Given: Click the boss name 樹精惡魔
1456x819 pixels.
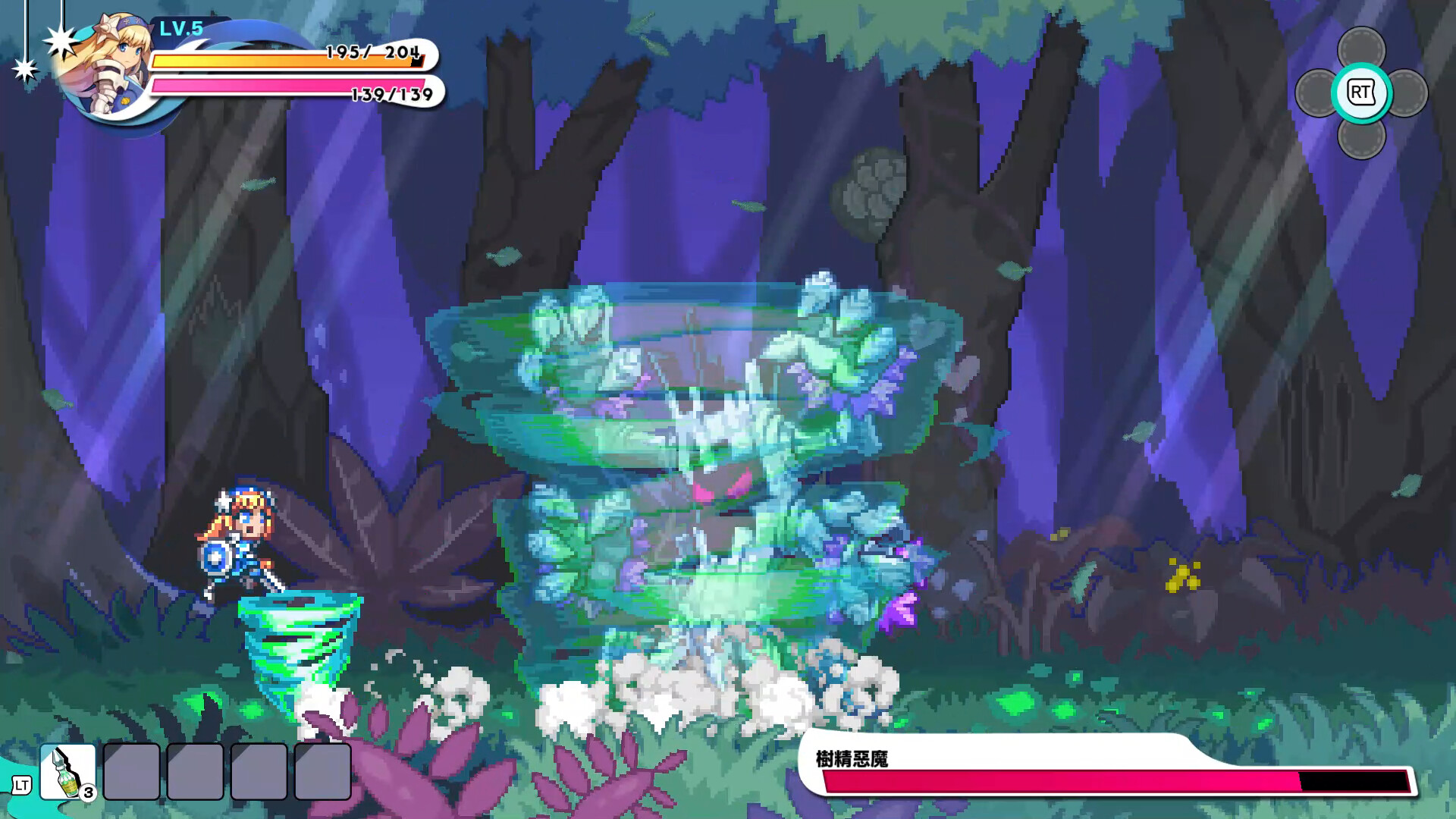Looking at the screenshot, I should coord(853,756).
